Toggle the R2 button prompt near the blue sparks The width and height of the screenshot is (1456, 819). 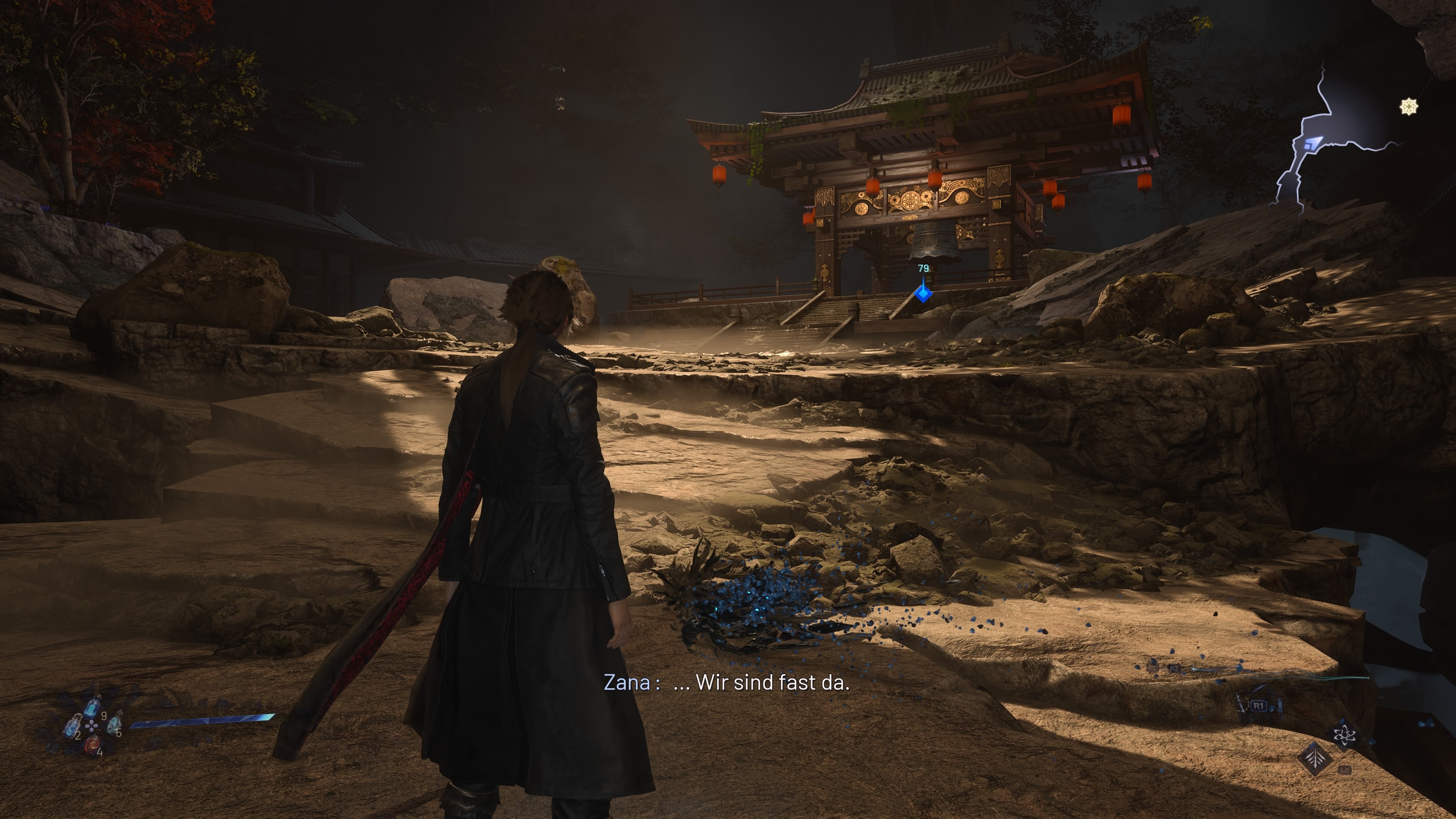pos(1175,668)
